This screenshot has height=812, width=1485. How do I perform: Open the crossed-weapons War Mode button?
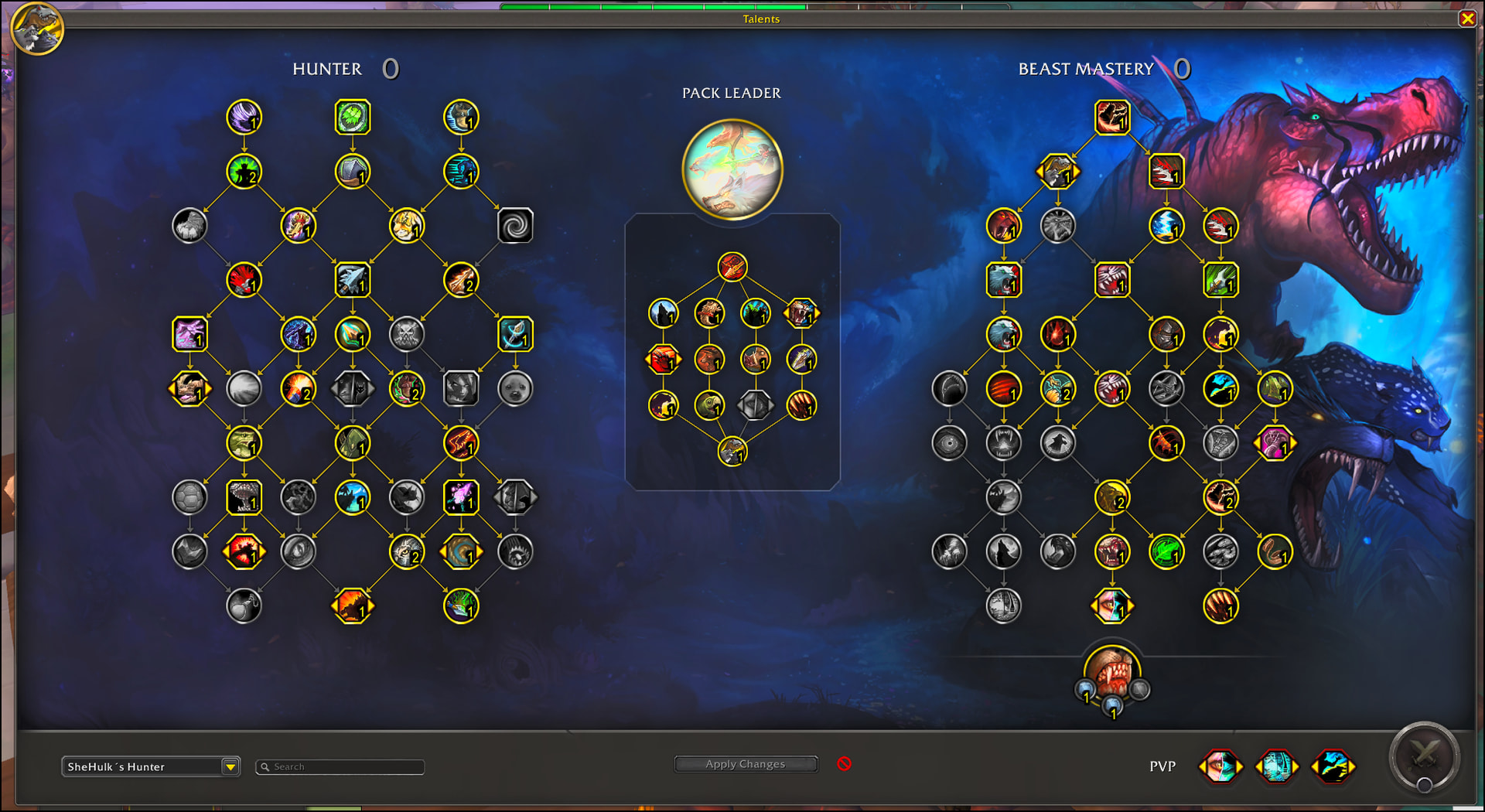click(1424, 756)
